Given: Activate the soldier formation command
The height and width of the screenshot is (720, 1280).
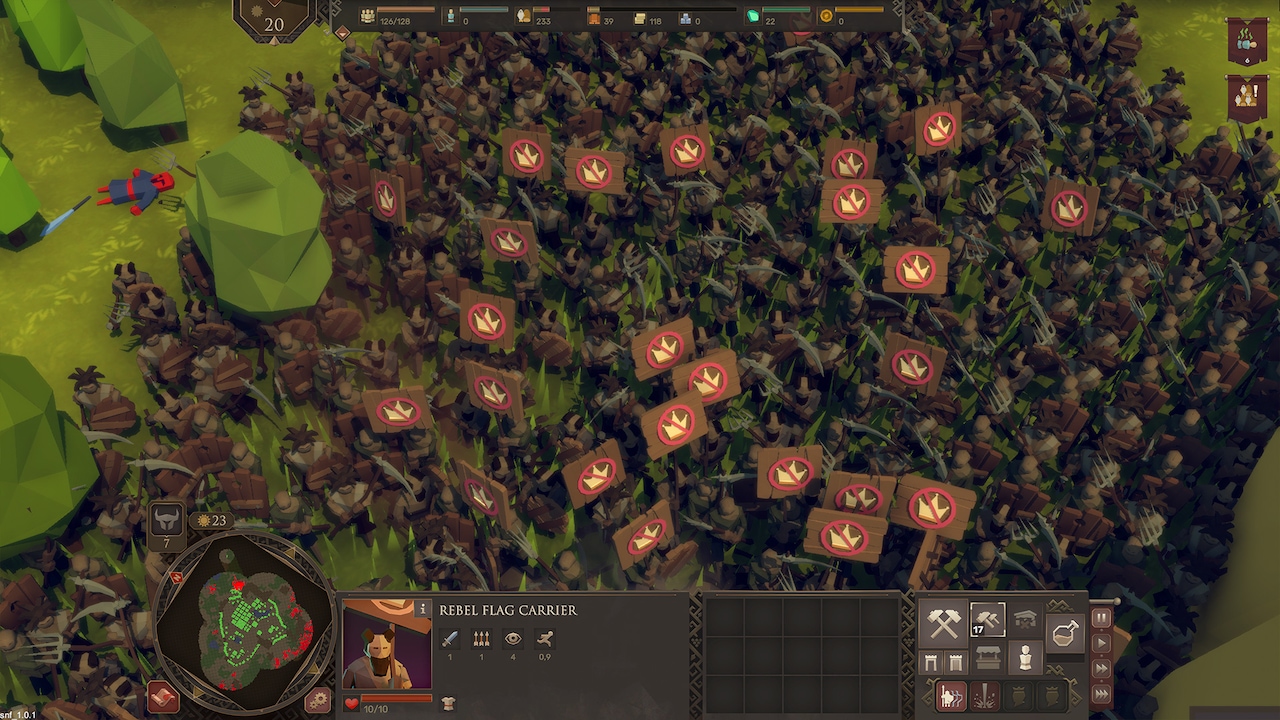Looking at the screenshot, I should point(950,696).
